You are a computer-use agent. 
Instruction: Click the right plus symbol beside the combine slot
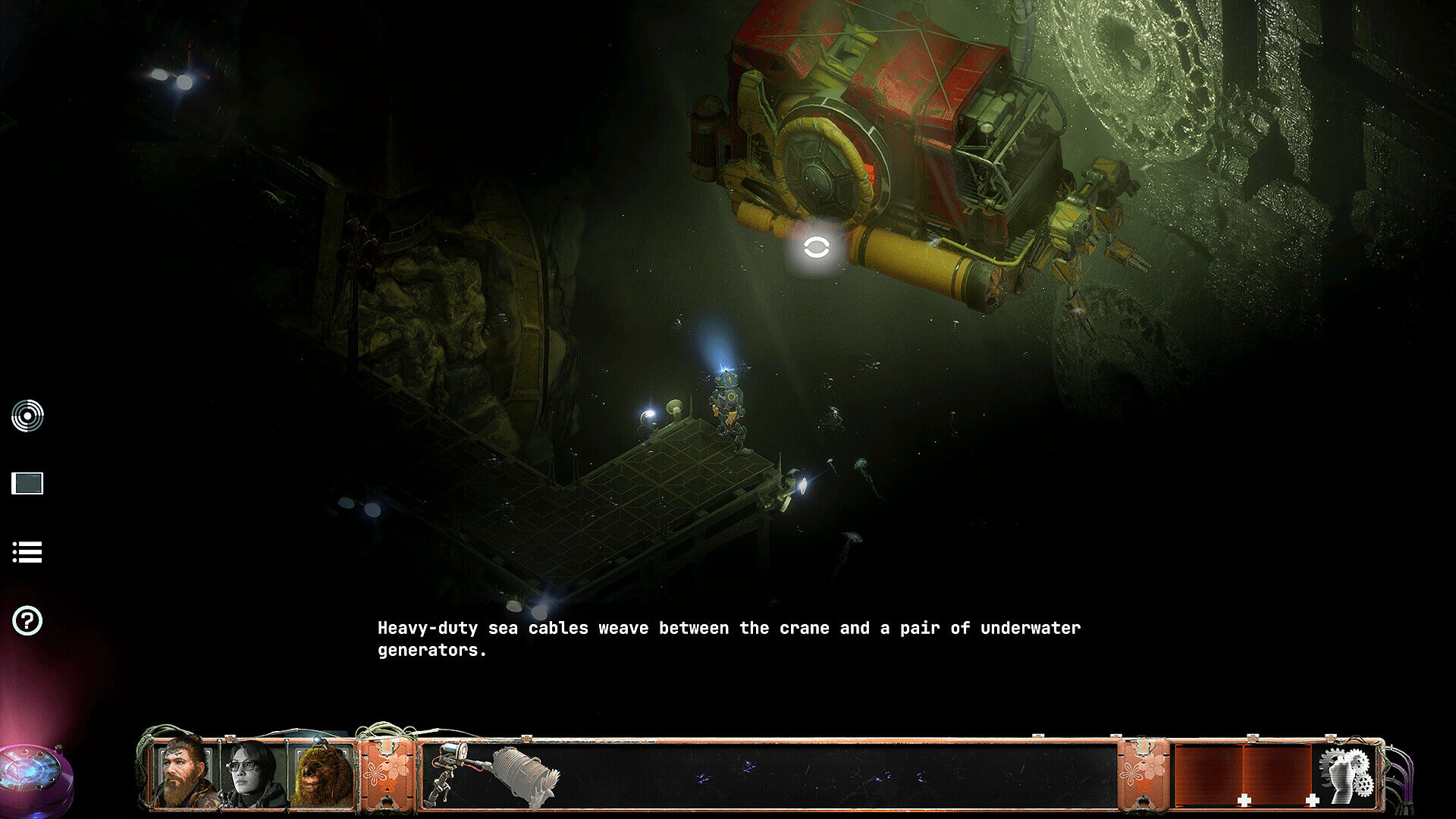pyautogui.click(x=1312, y=801)
